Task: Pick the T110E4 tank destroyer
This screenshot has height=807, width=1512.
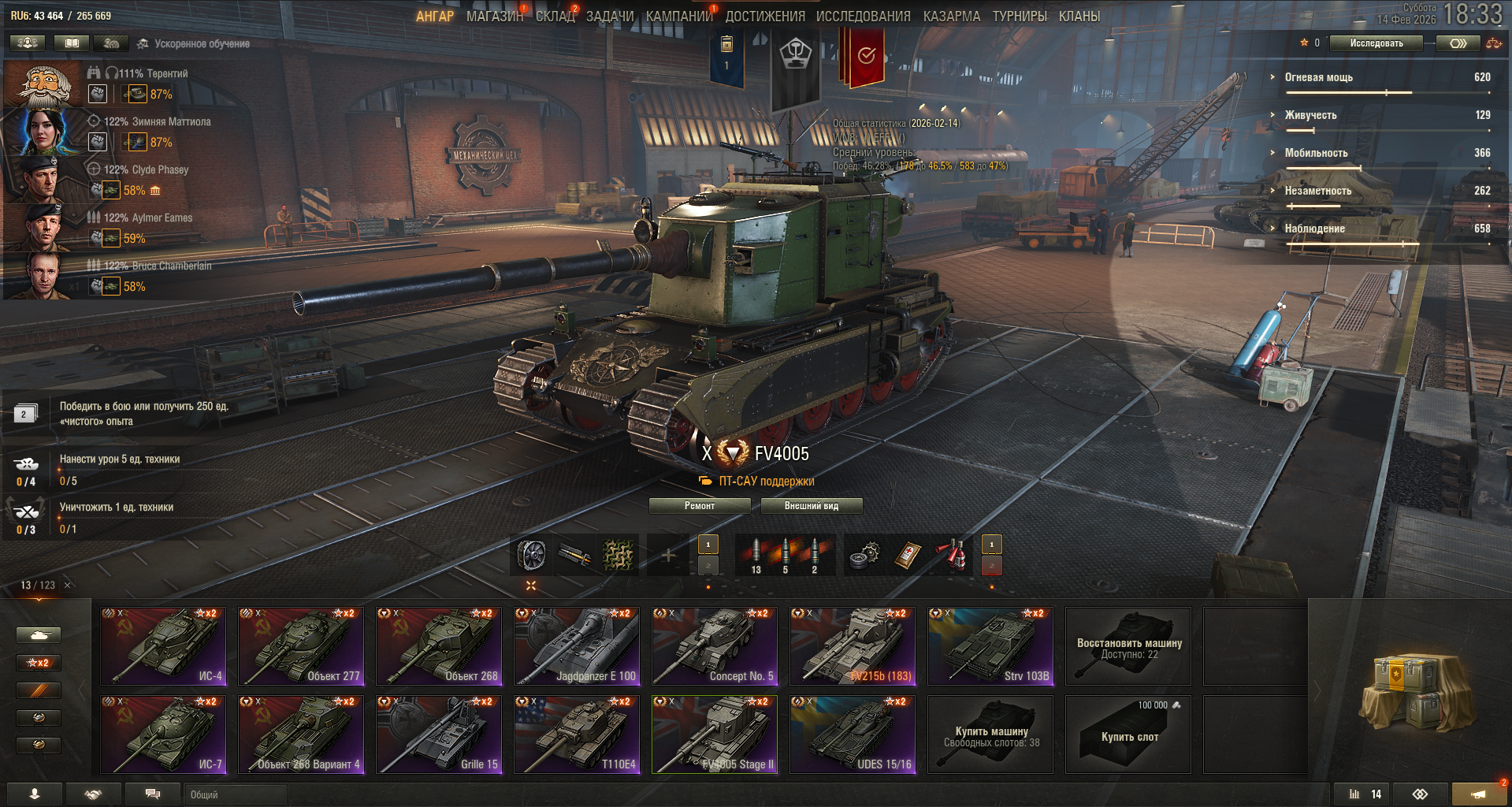Action: click(577, 734)
